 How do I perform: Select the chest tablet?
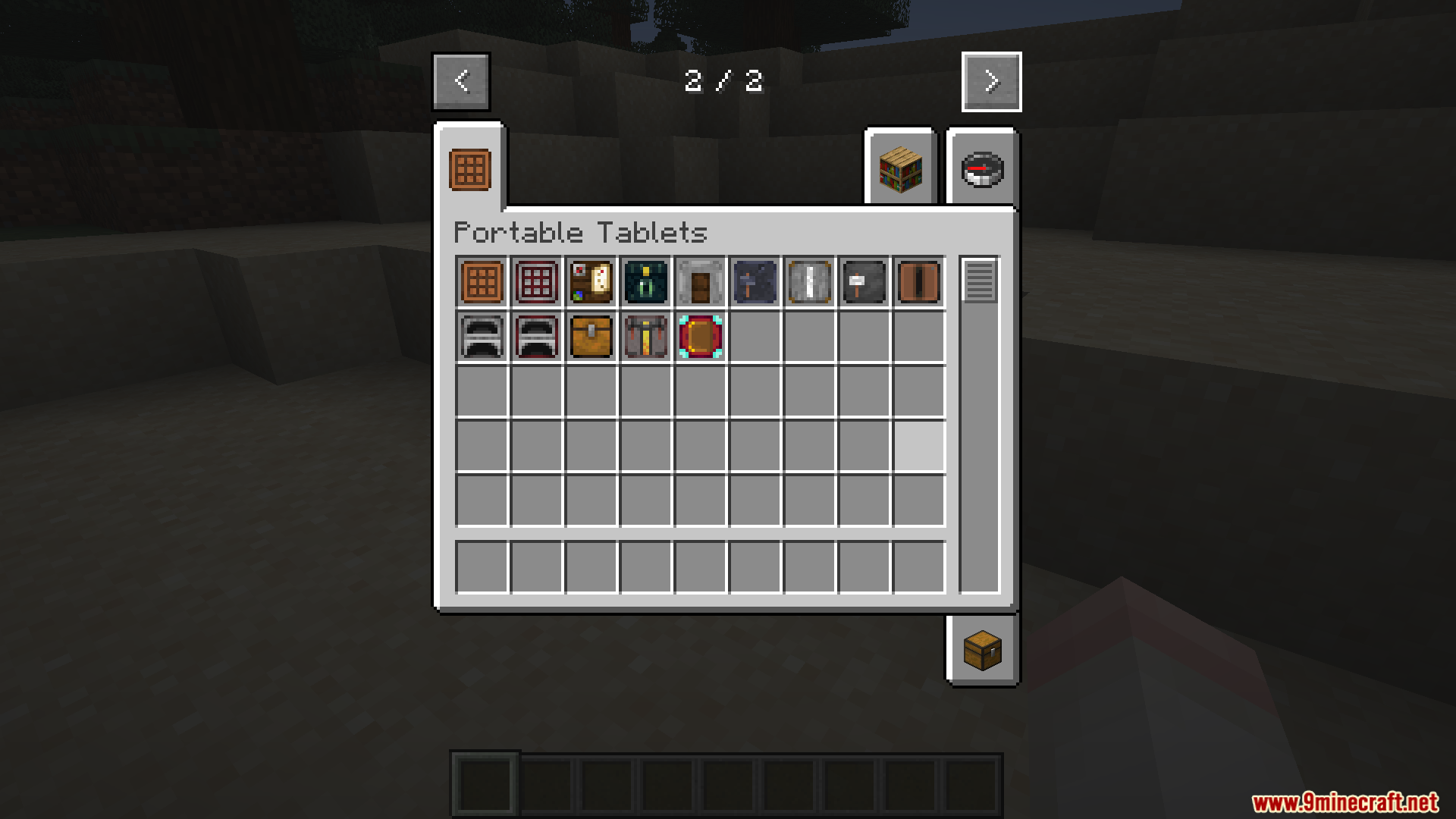[x=590, y=336]
